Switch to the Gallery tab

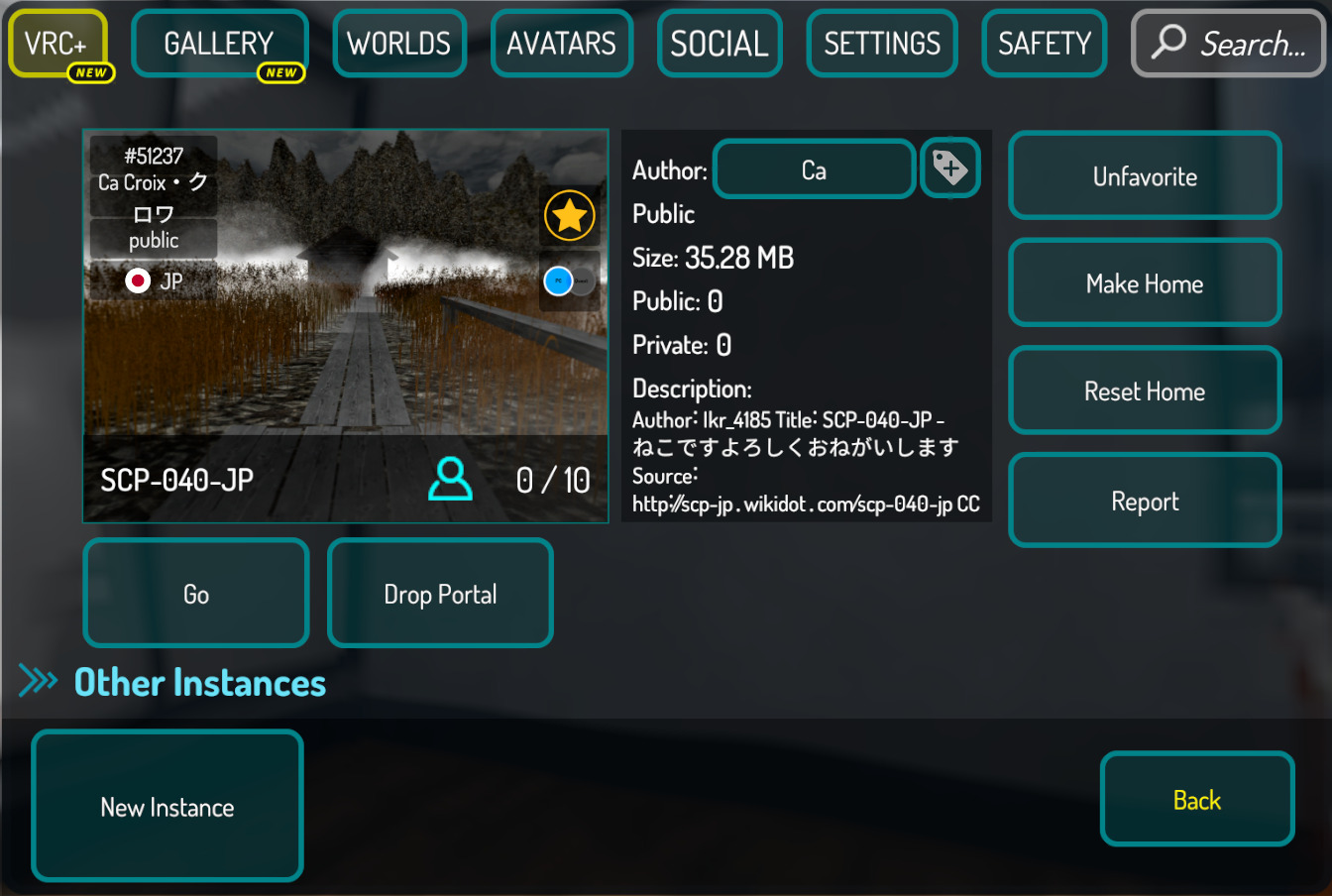219,44
